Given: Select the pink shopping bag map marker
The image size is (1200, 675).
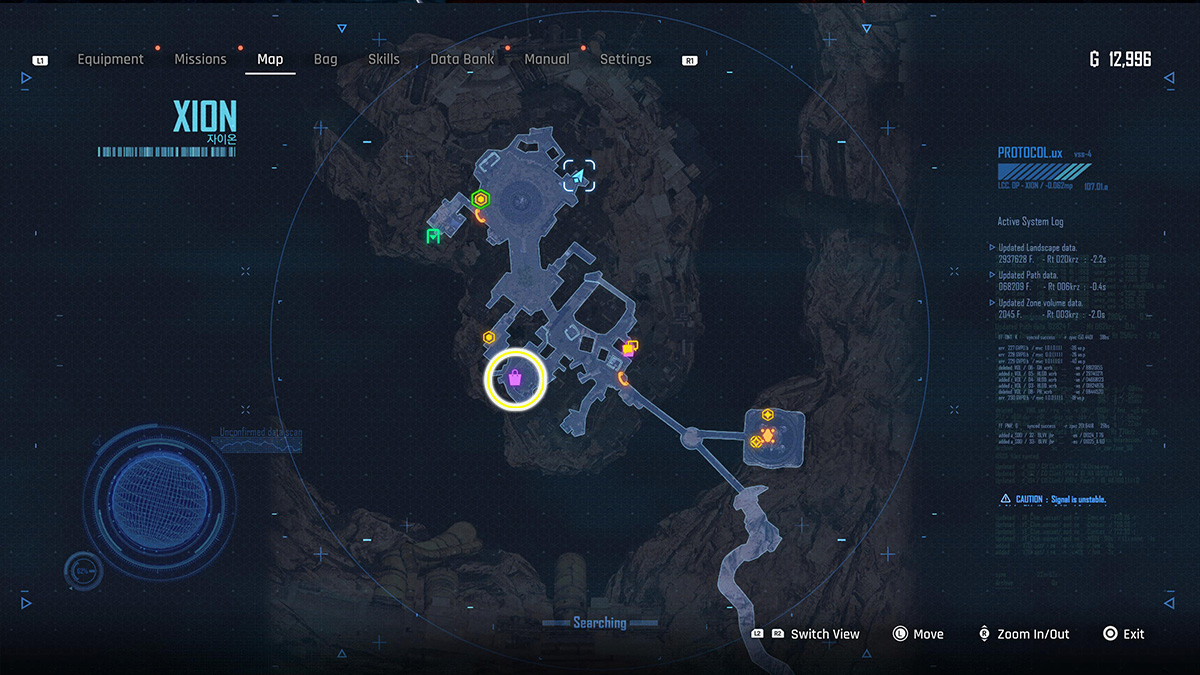Looking at the screenshot, I should coord(515,379).
